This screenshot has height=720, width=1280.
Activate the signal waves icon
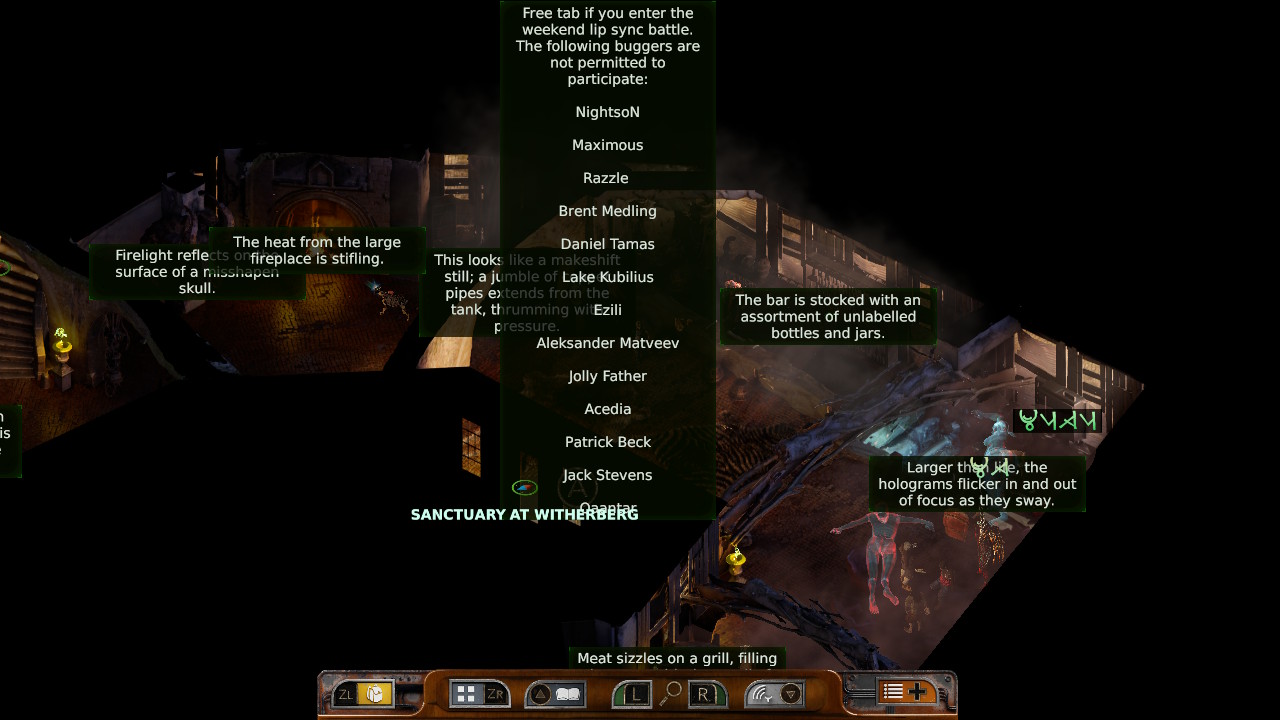point(763,694)
